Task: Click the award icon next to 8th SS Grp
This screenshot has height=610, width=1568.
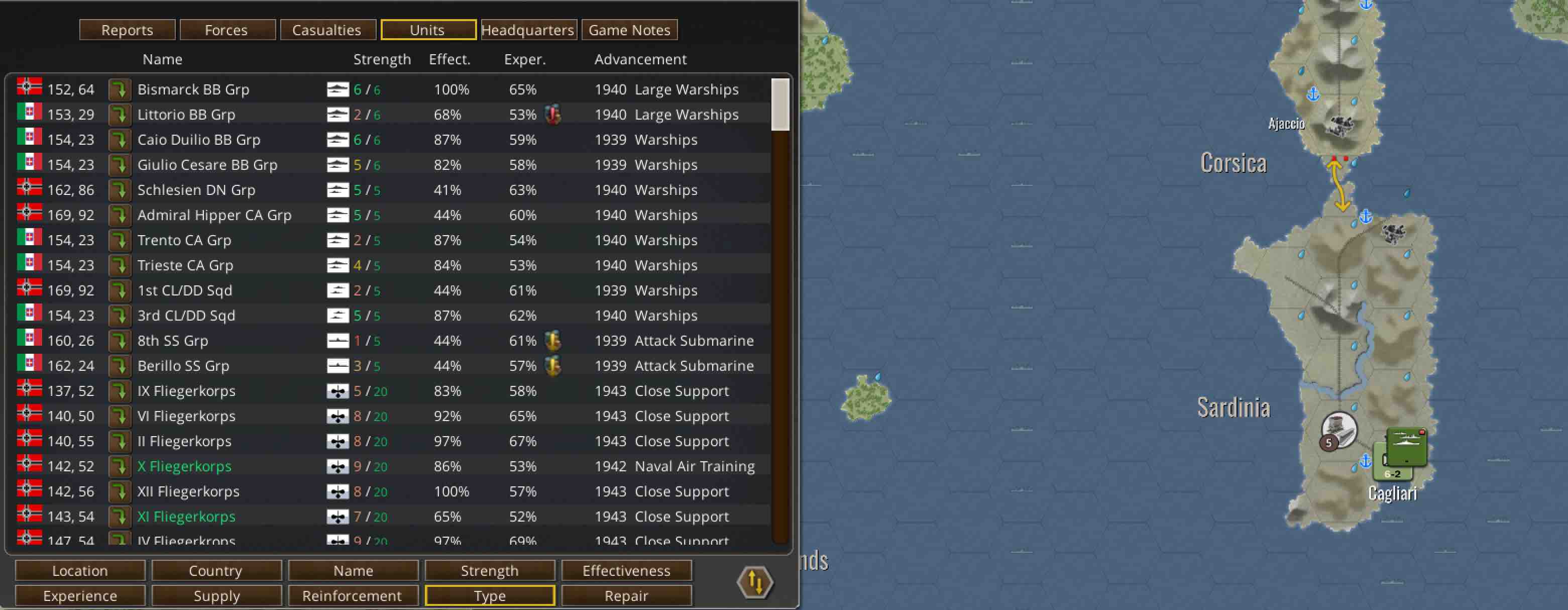Action: coord(552,340)
